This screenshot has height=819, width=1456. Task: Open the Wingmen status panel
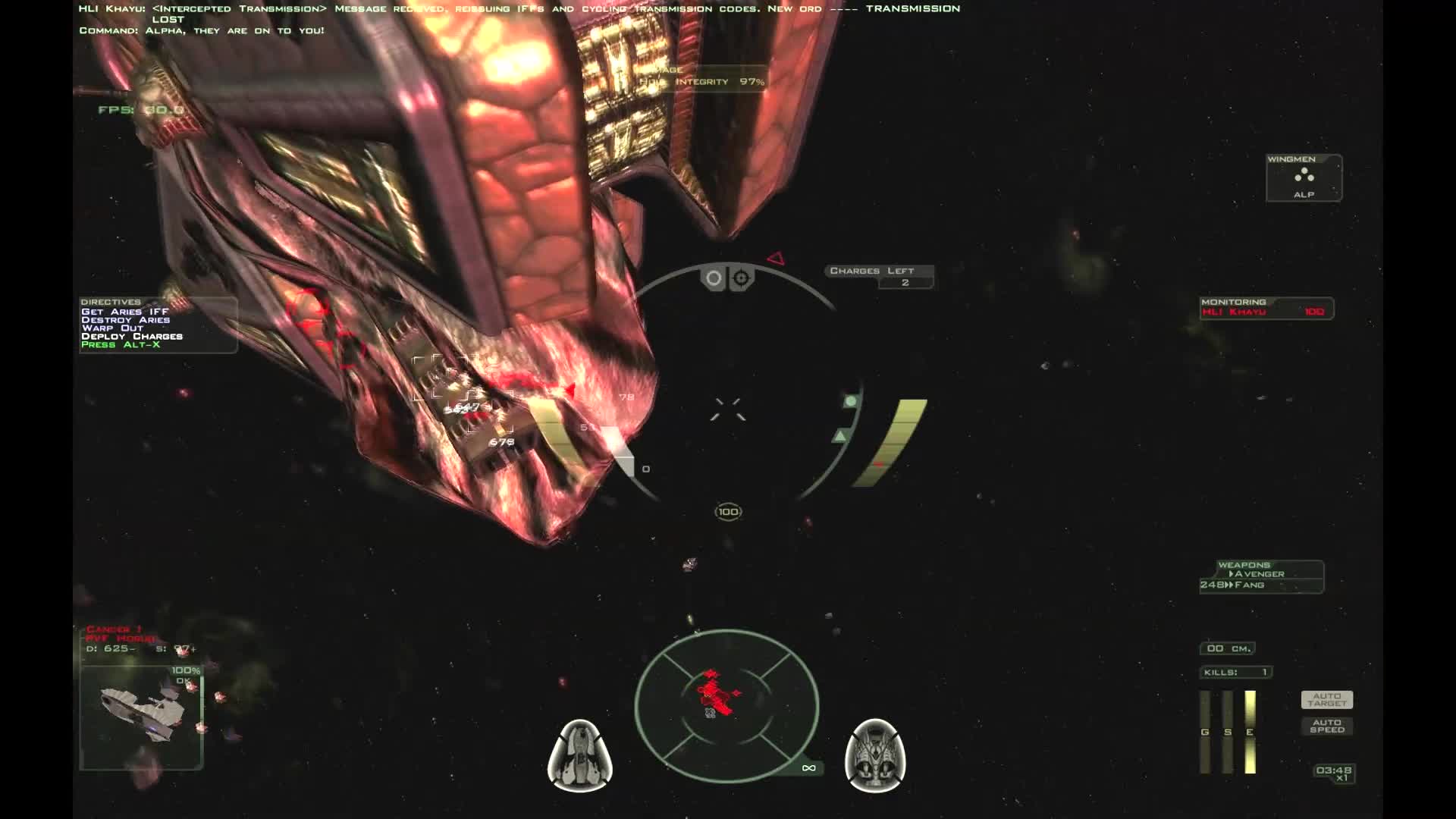(x=1304, y=177)
